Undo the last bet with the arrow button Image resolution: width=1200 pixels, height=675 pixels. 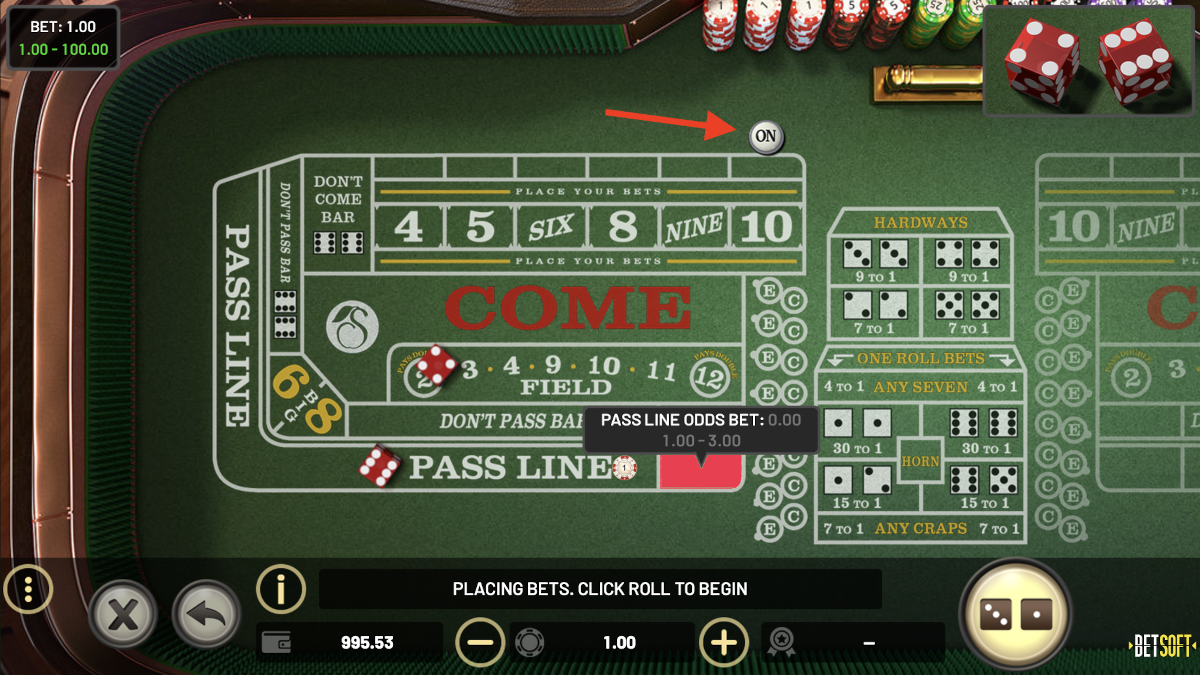(206, 612)
